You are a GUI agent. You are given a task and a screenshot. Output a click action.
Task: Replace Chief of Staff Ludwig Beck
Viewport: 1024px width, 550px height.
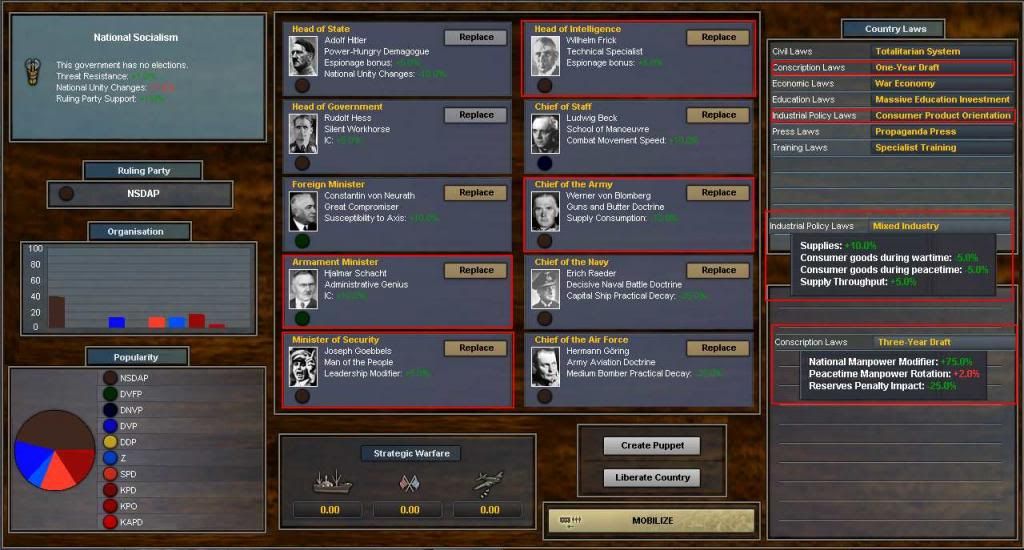pyautogui.click(x=718, y=115)
